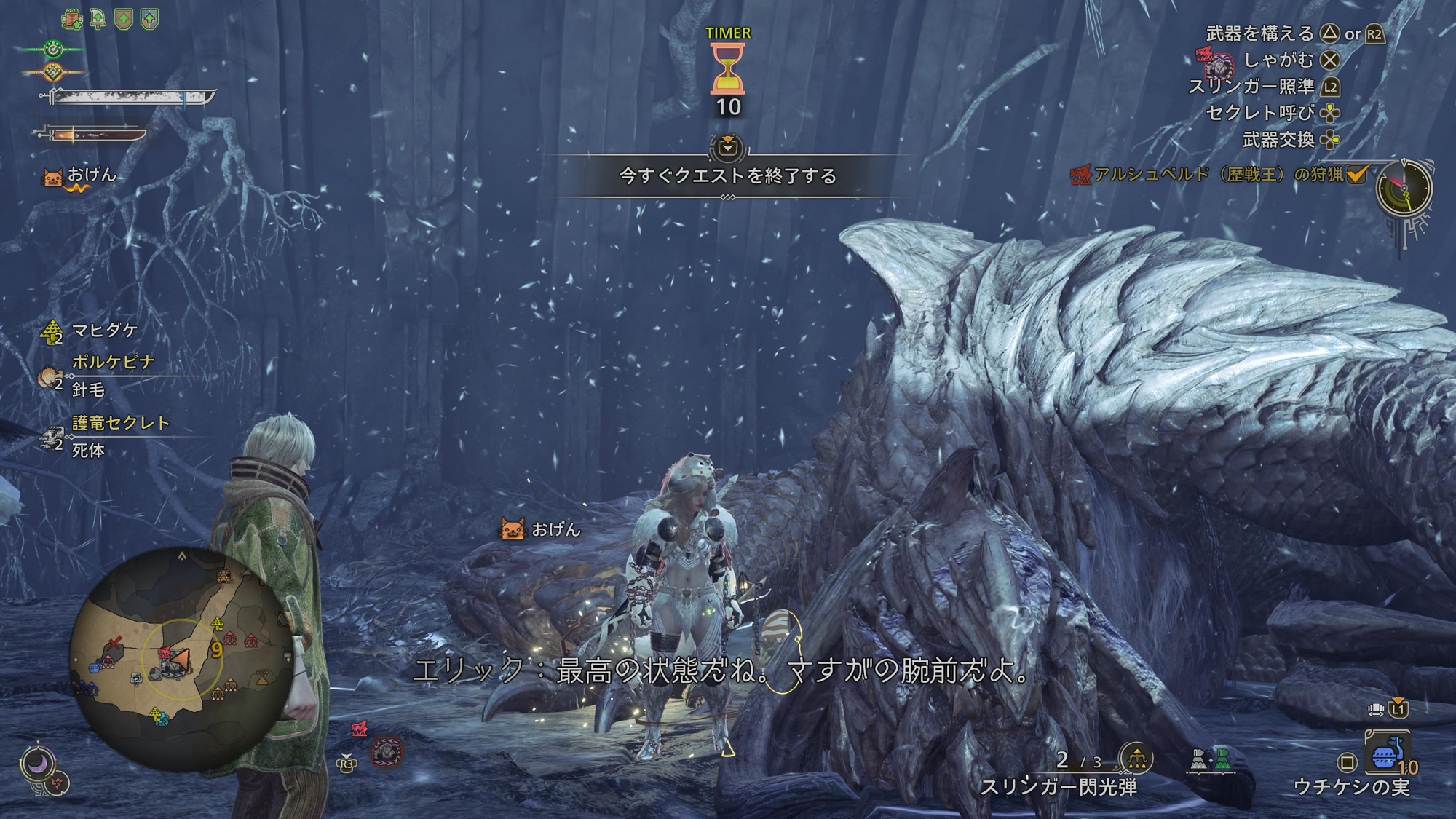Click the Arkveld hunt quest objective

click(x=1219, y=175)
